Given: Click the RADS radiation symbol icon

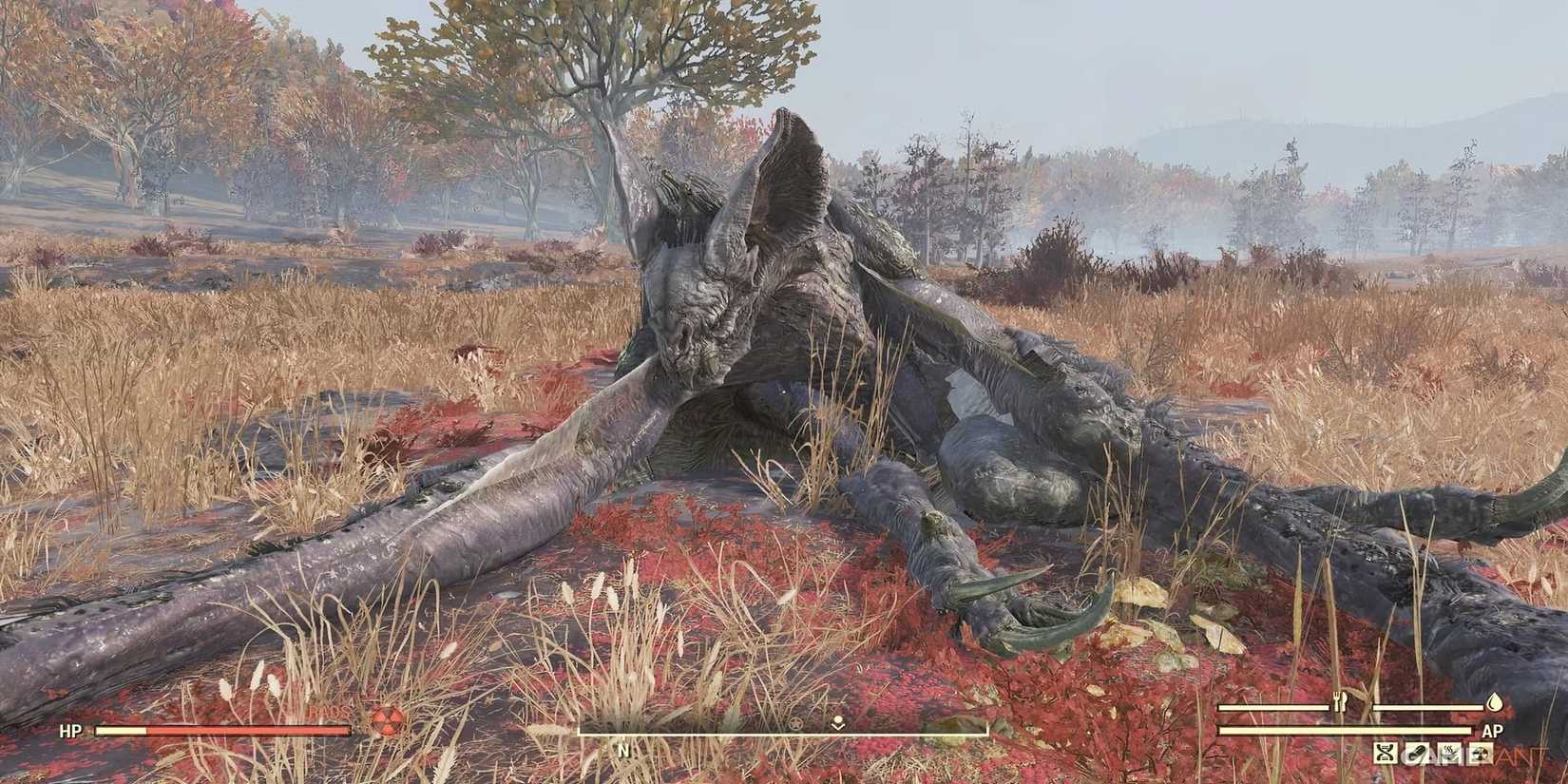Looking at the screenshot, I should tap(388, 722).
